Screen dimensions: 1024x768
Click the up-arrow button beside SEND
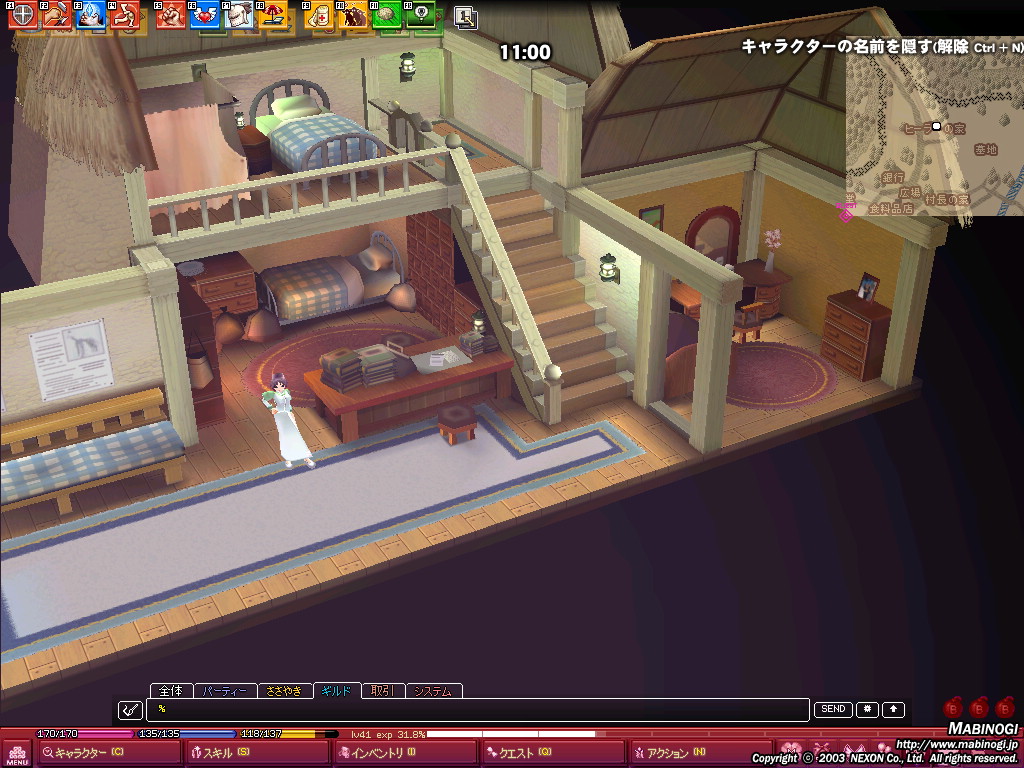(x=893, y=709)
